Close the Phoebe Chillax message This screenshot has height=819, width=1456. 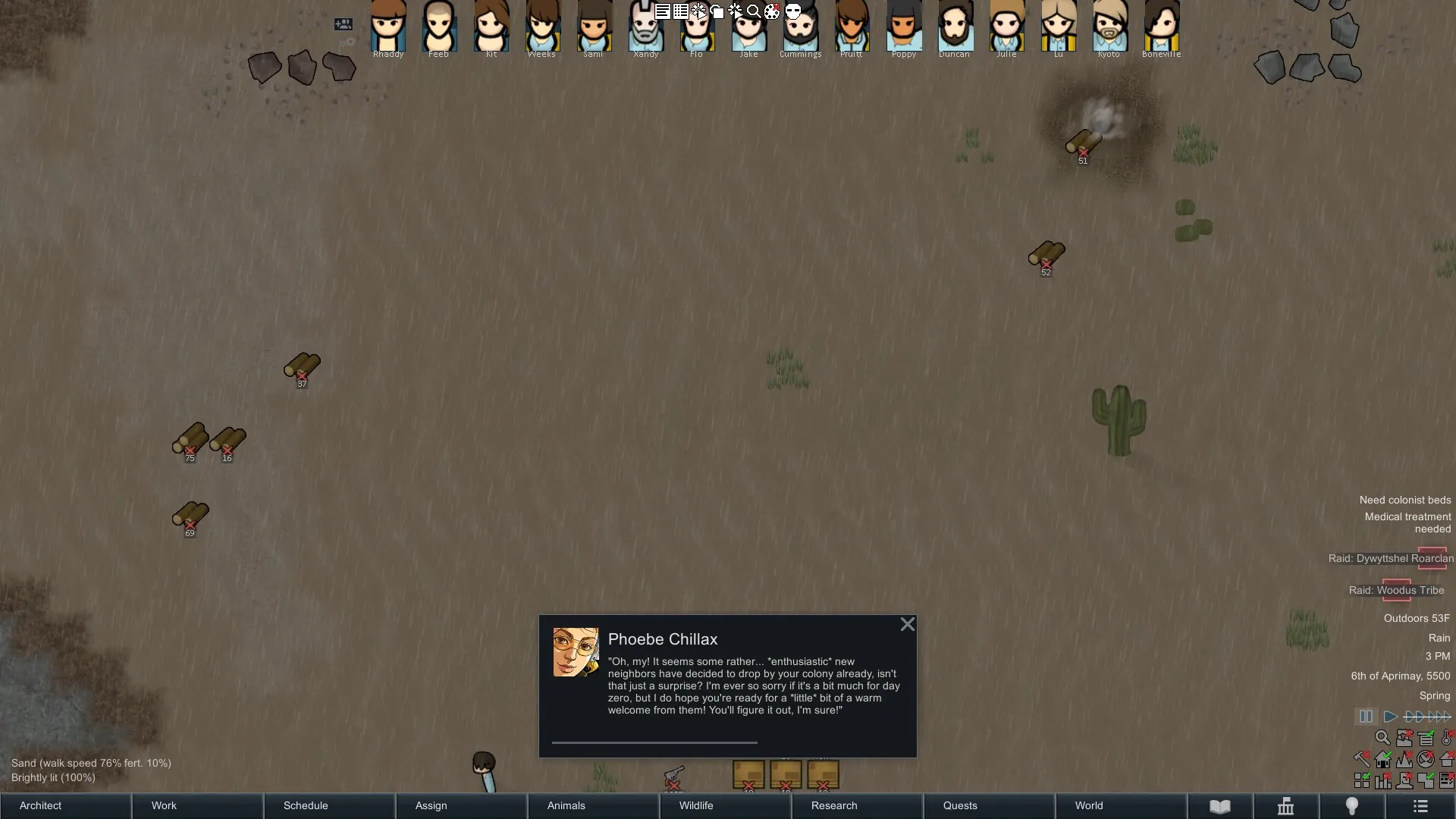tap(907, 625)
